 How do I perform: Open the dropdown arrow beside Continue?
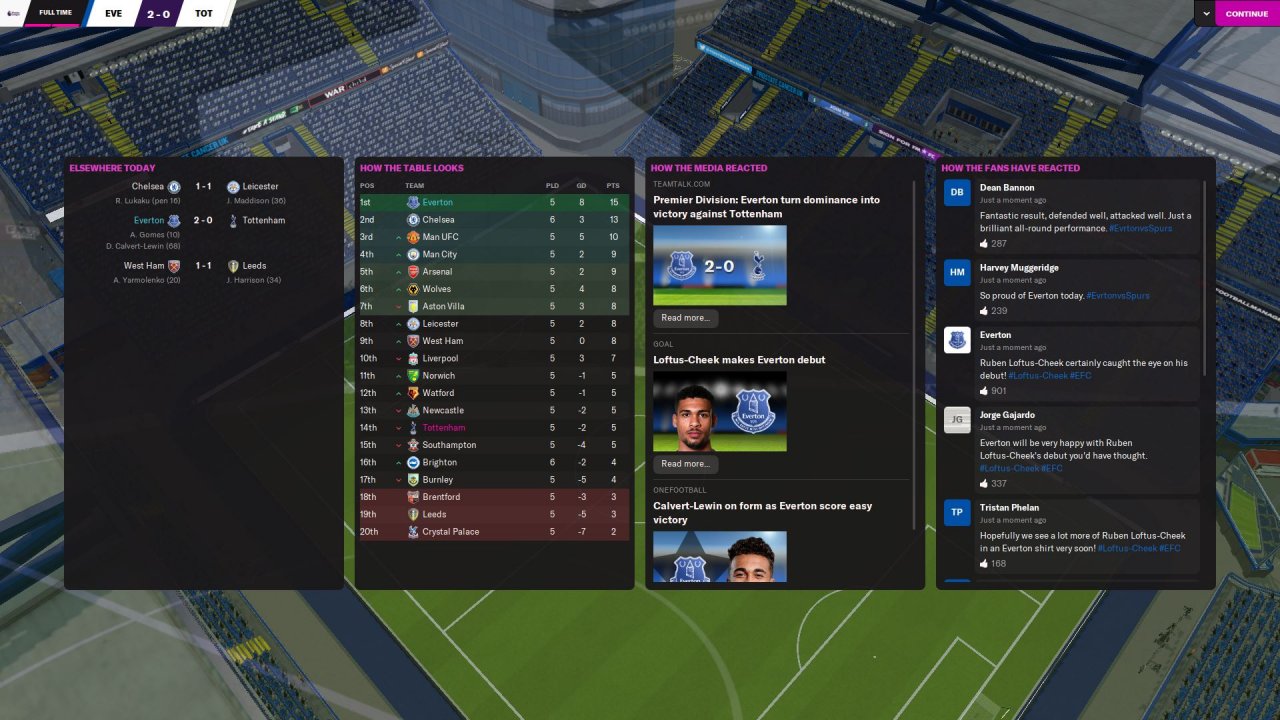point(1206,14)
